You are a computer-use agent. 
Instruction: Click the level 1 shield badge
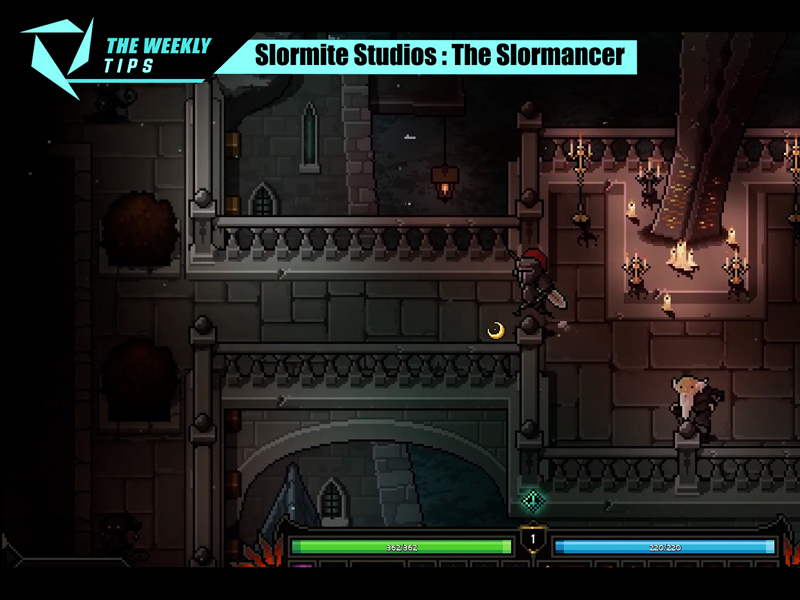point(532,542)
